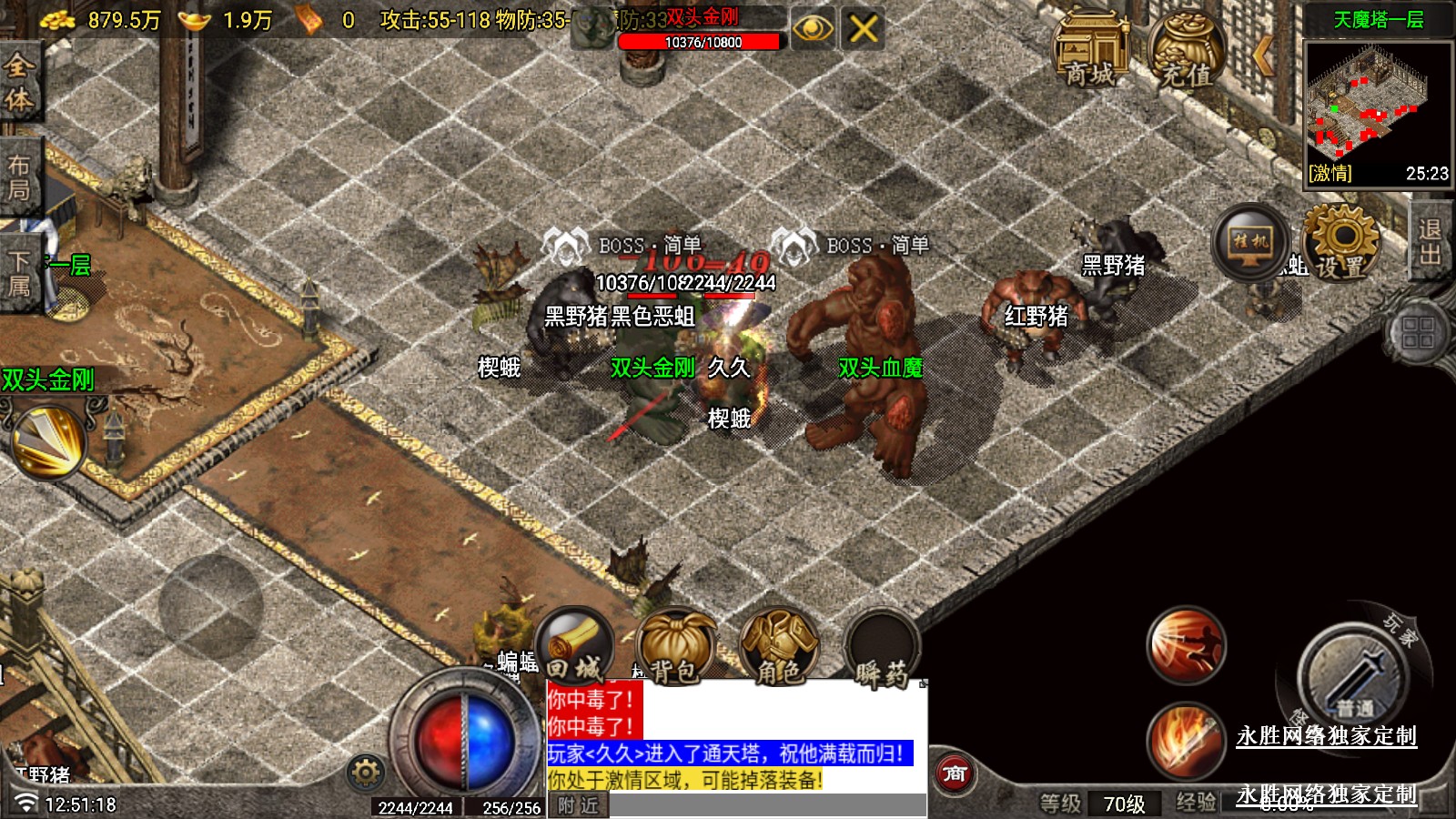
Task: Close the 双头金刚 target panel
Action: click(x=863, y=29)
